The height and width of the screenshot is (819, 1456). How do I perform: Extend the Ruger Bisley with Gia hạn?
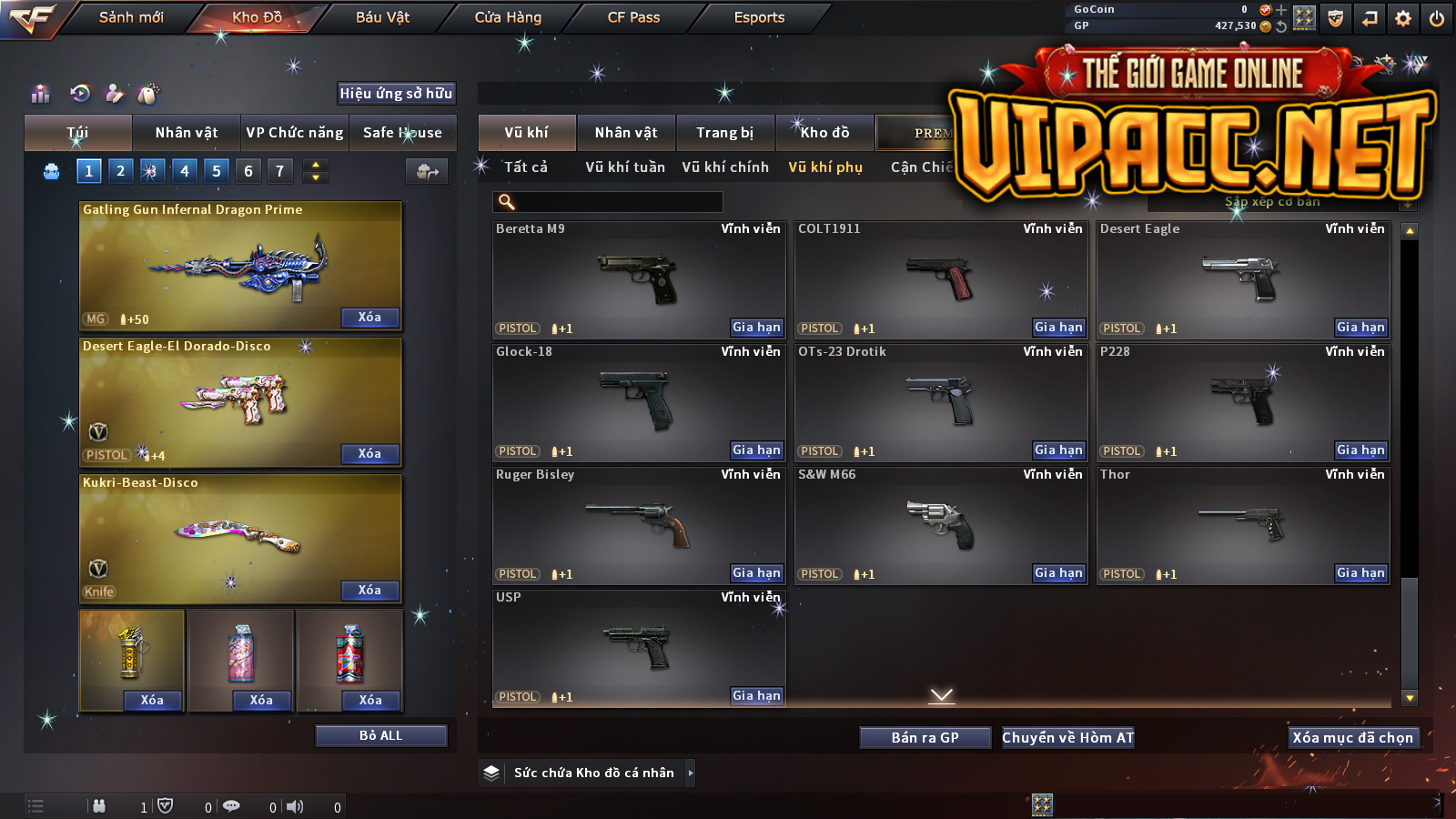tap(756, 573)
